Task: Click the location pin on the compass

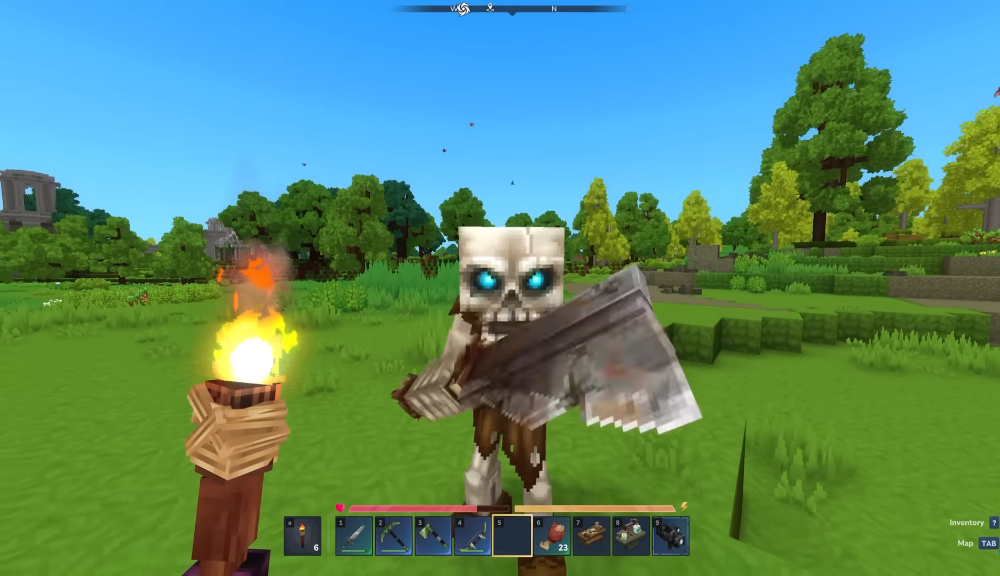Action: tap(490, 8)
